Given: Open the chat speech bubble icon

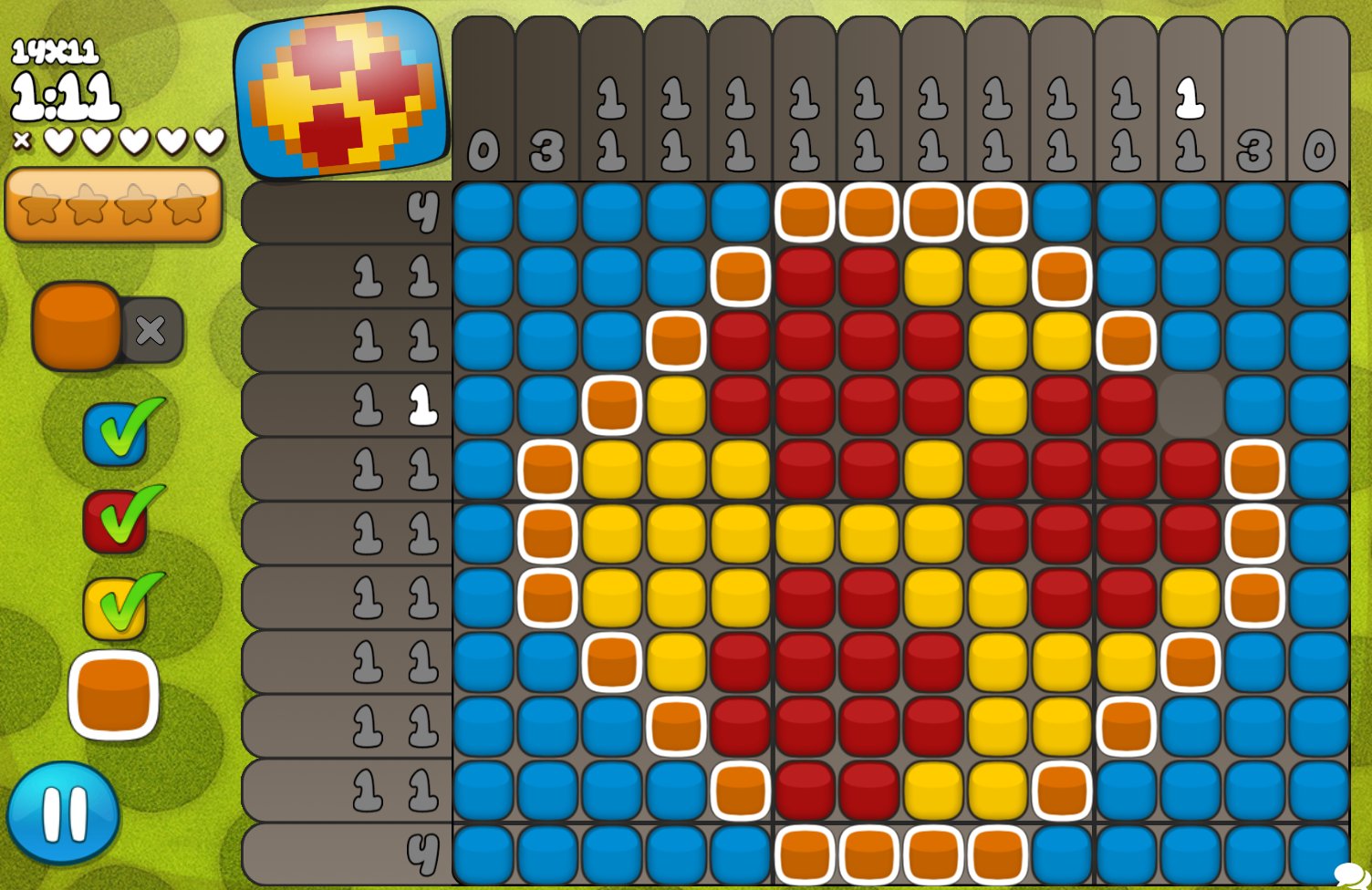Looking at the screenshot, I should coord(1350,874).
